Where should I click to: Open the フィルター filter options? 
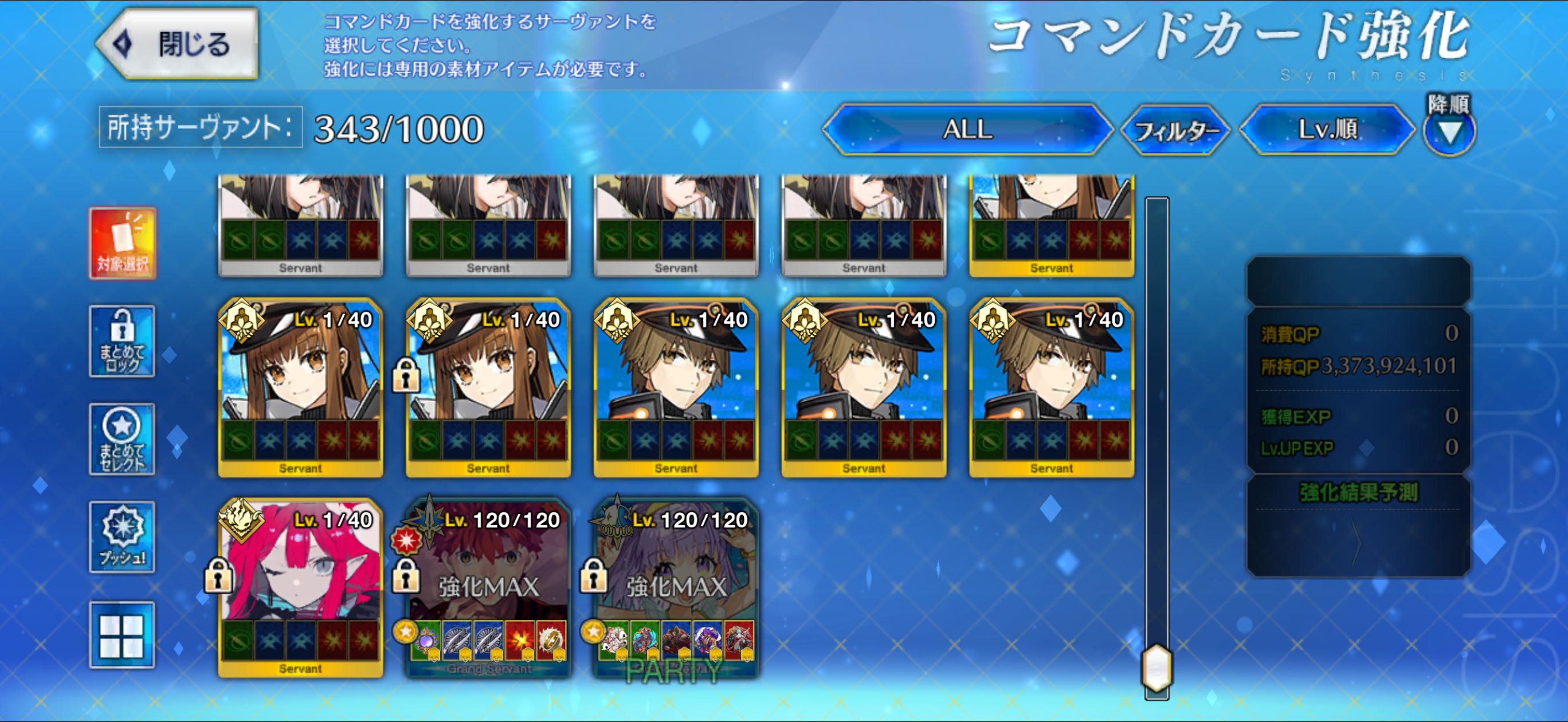click(x=1175, y=130)
